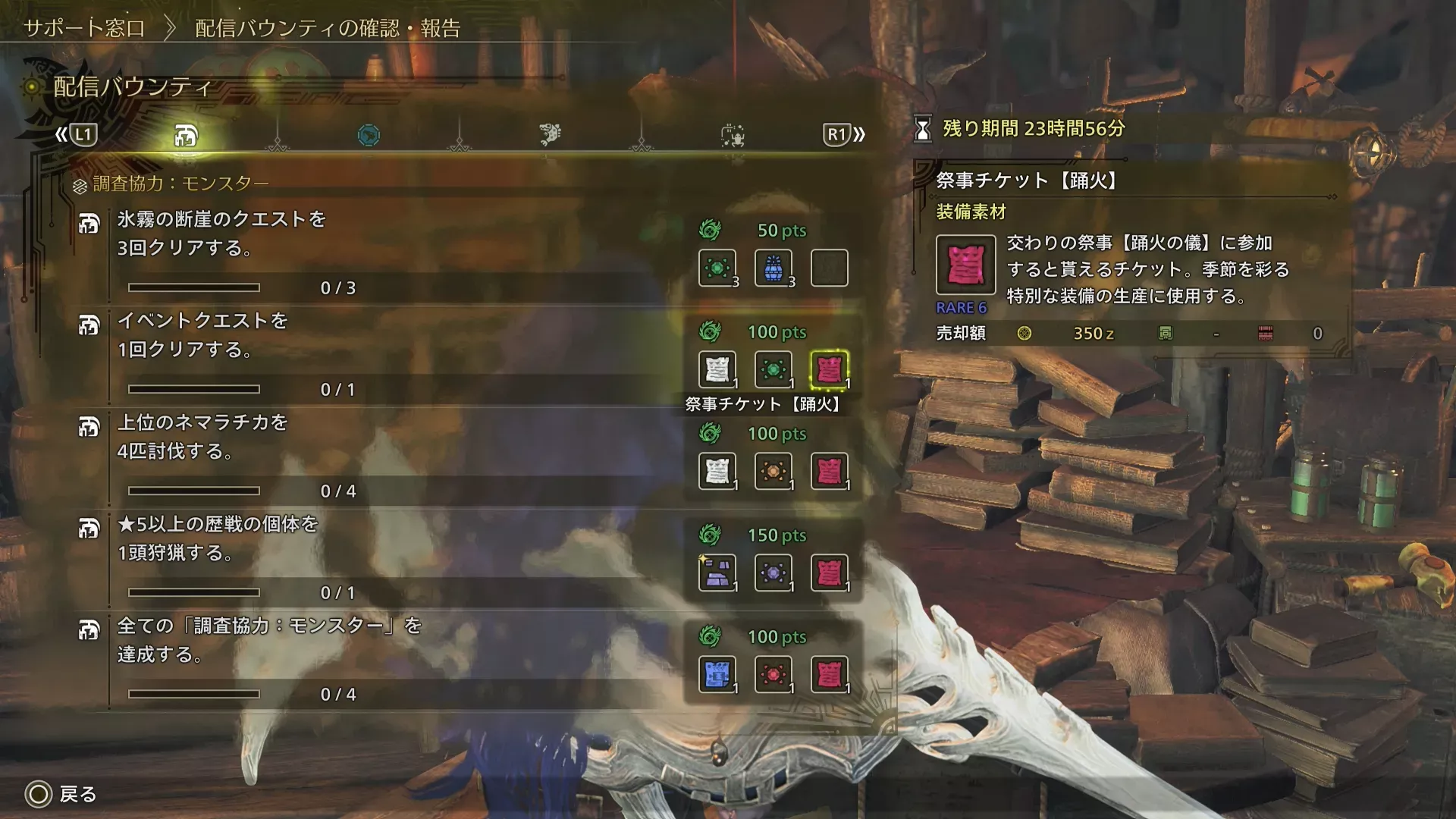Click the blue barrel bomb reward icon
The height and width of the screenshot is (819, 1456).
pos(772,267)
